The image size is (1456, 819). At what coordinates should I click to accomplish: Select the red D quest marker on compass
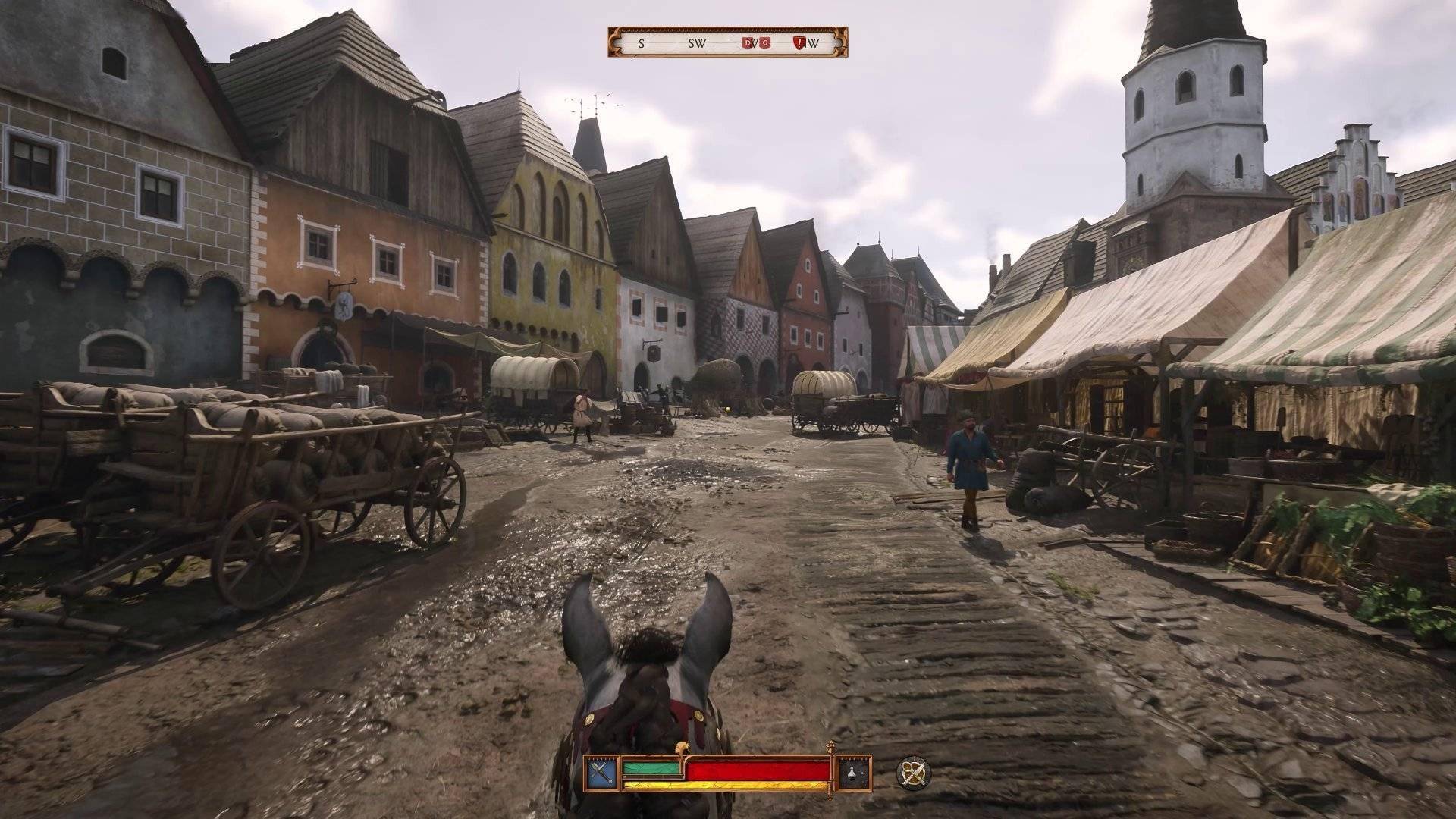click(748, 43)
